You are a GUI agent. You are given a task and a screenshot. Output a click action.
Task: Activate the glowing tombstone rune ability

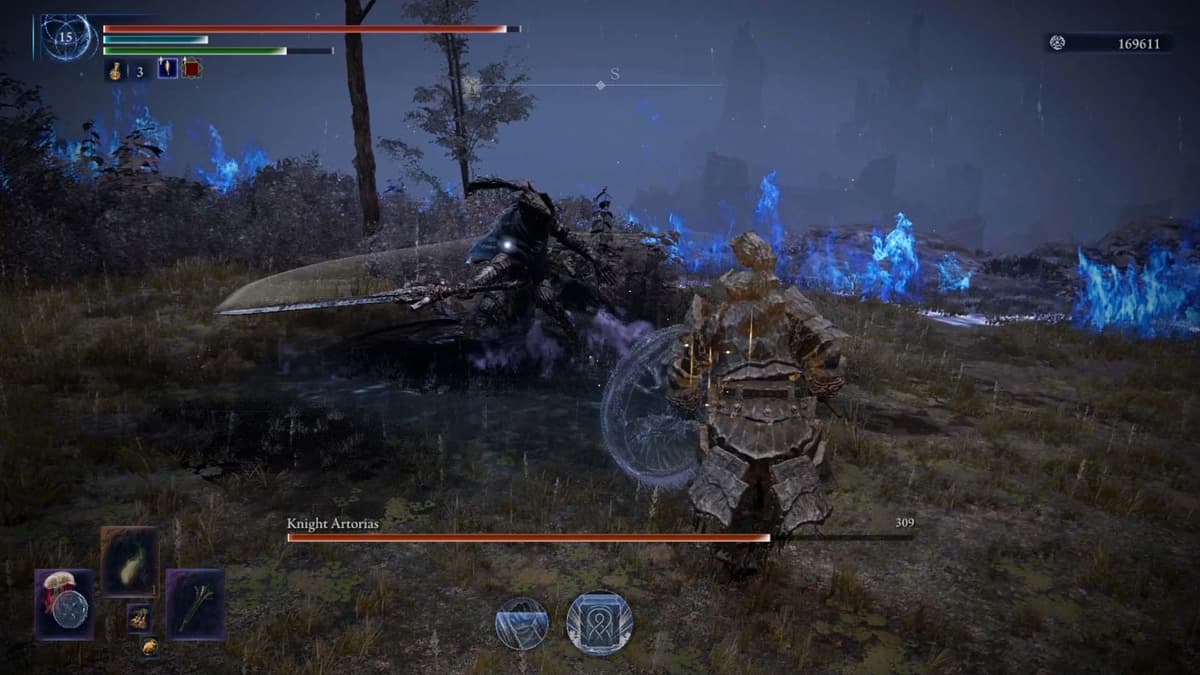pyautogui.click(x=599, y=623)
